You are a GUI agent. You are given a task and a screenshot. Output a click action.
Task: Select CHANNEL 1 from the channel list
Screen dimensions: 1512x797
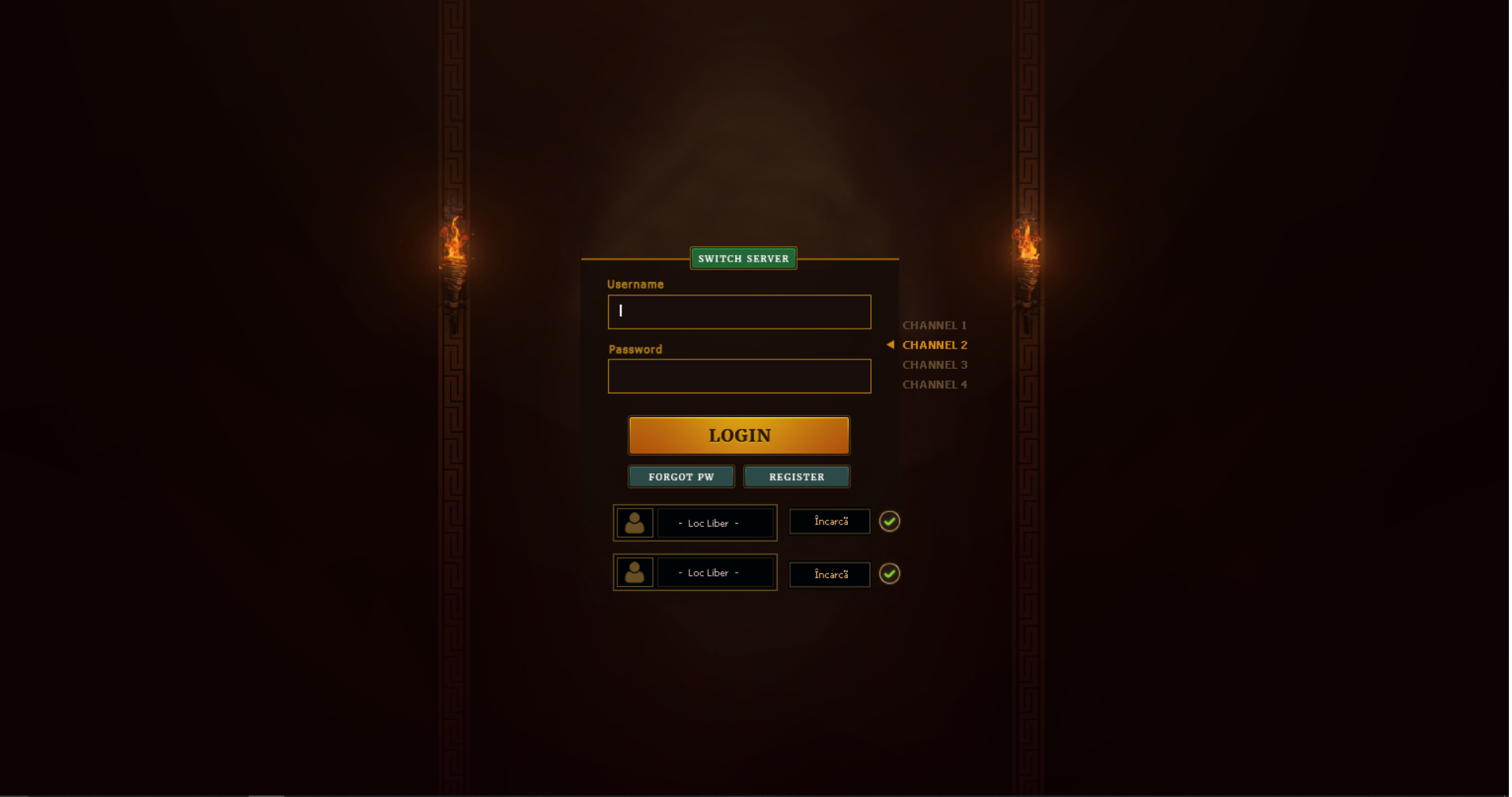[934, 325]
